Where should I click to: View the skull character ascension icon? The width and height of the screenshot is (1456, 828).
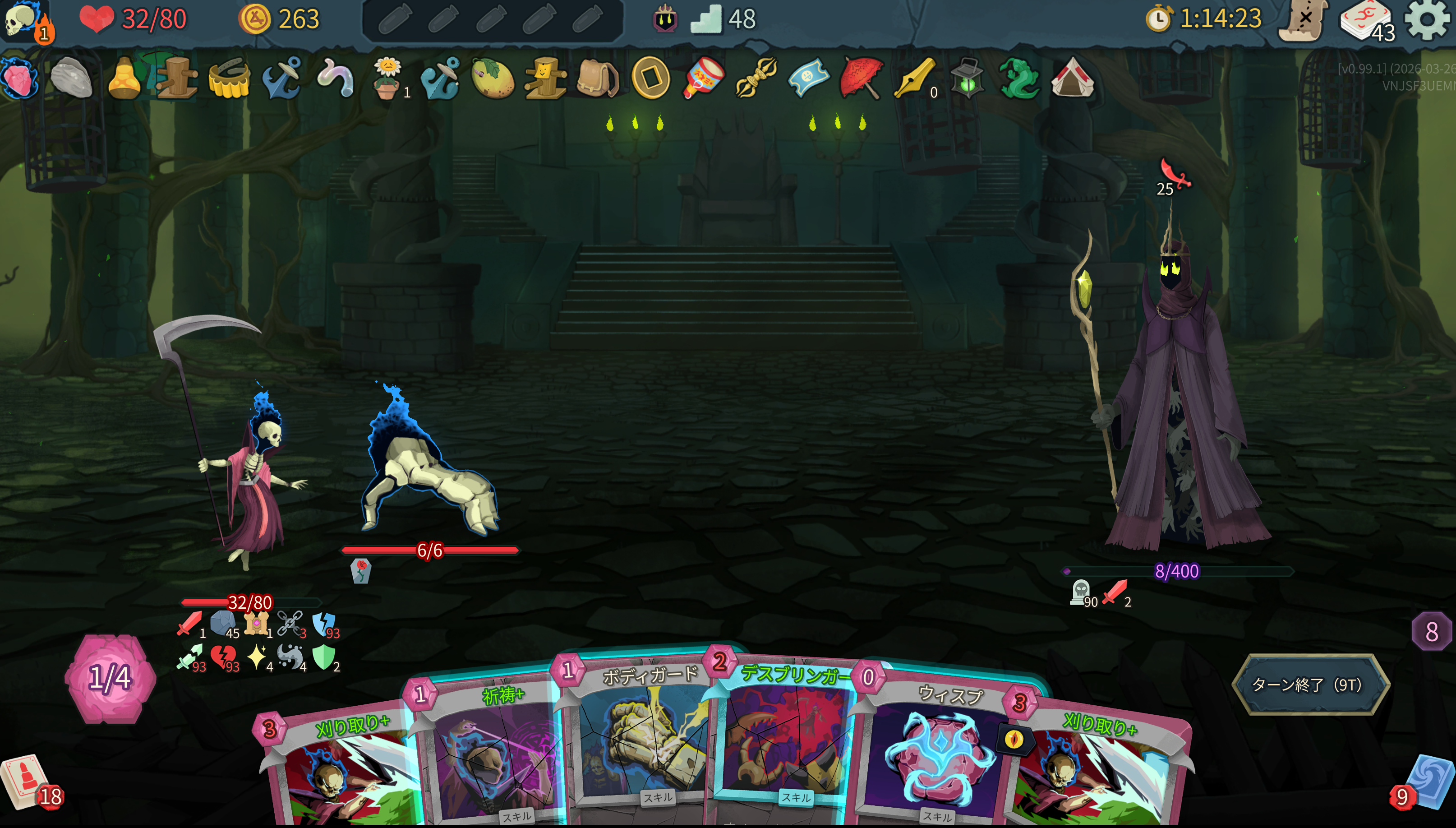point(23,19)
